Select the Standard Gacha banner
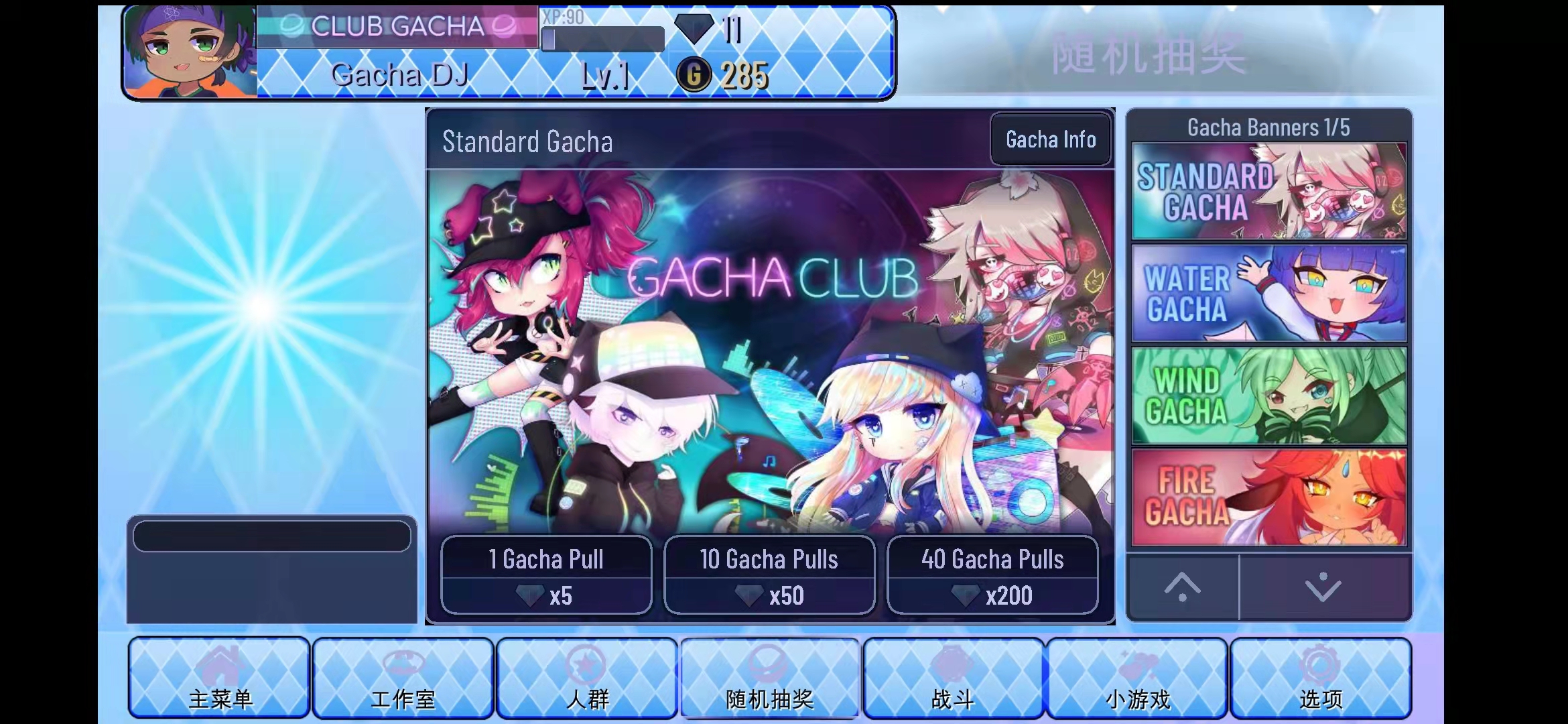The height and width of the screenshot is (724, 1568). click(x=1268, y=191)
